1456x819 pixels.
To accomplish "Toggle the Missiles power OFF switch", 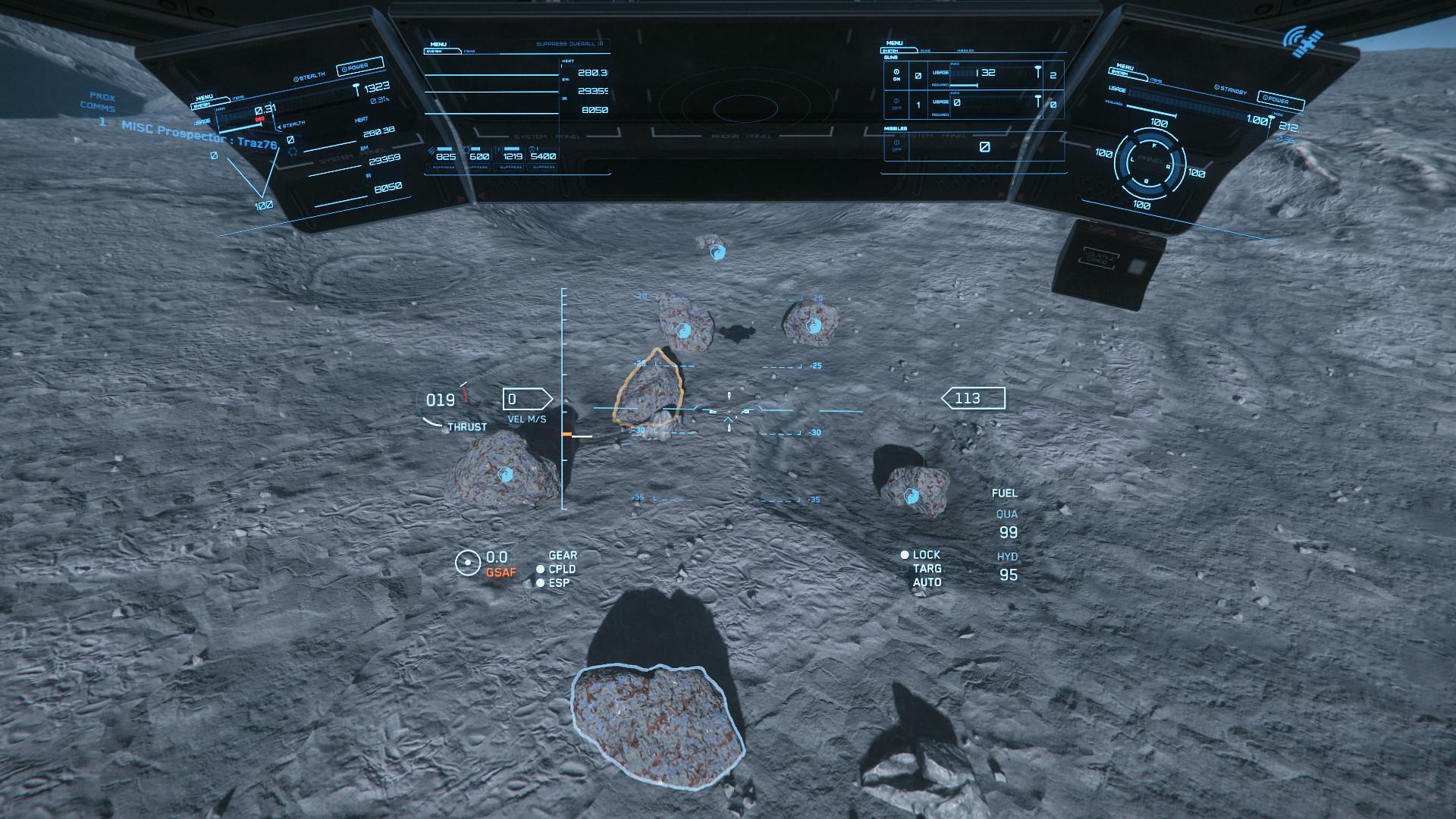I will [x=896, y=146].
